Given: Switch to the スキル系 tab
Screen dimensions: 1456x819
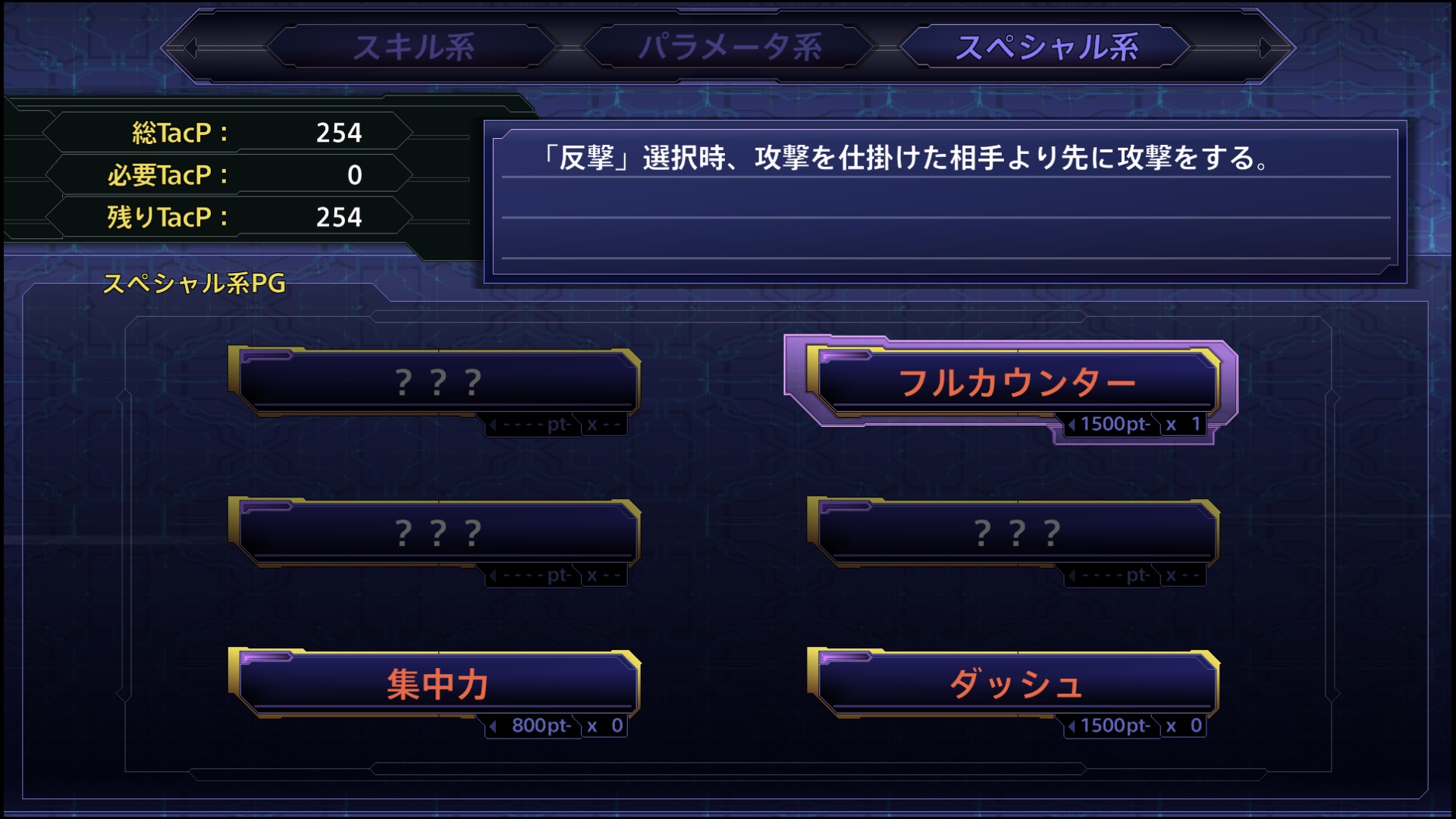Looking at the screenshot, I should click(414, 47).
